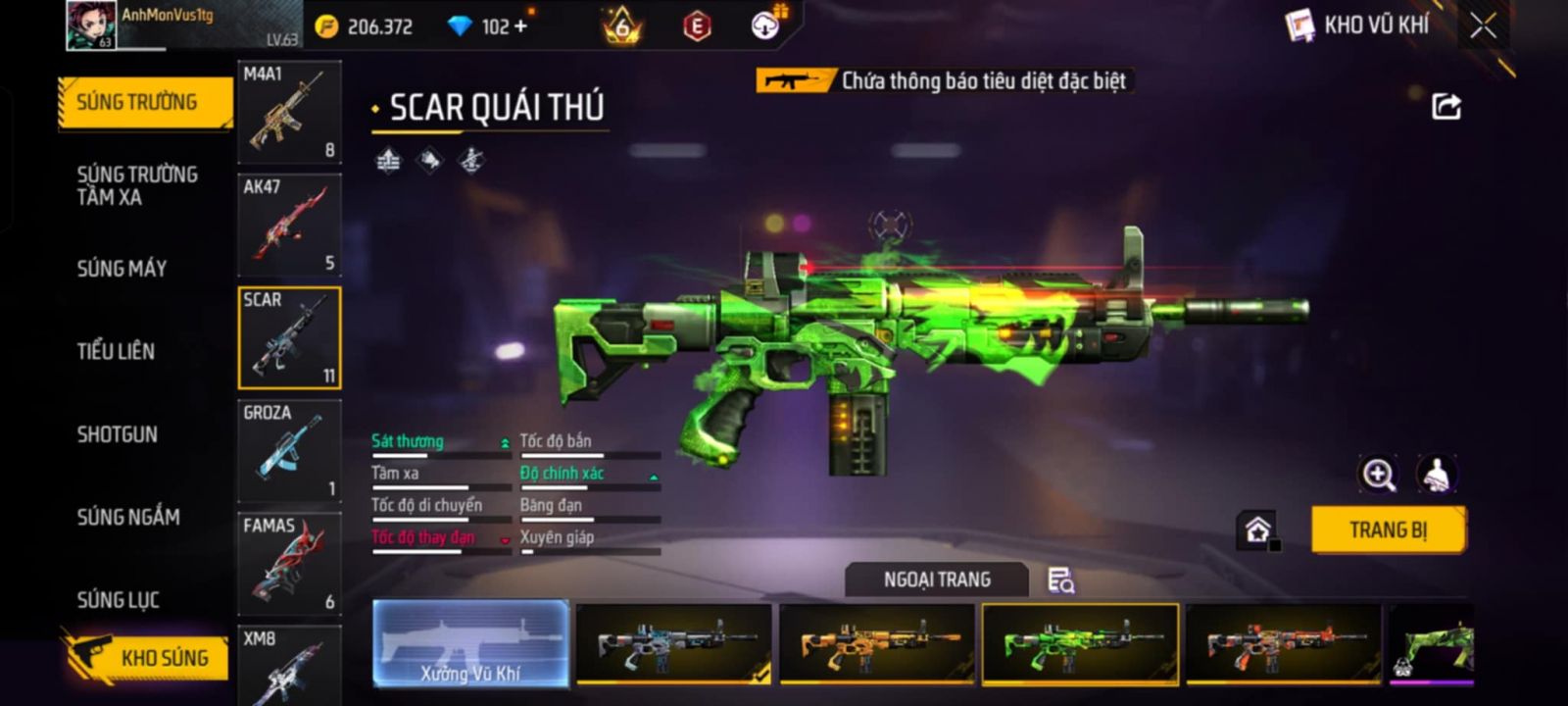This screenshot has height=706, width=1568.
Task: Click the share icon
Action: (x=1446, y=106)
